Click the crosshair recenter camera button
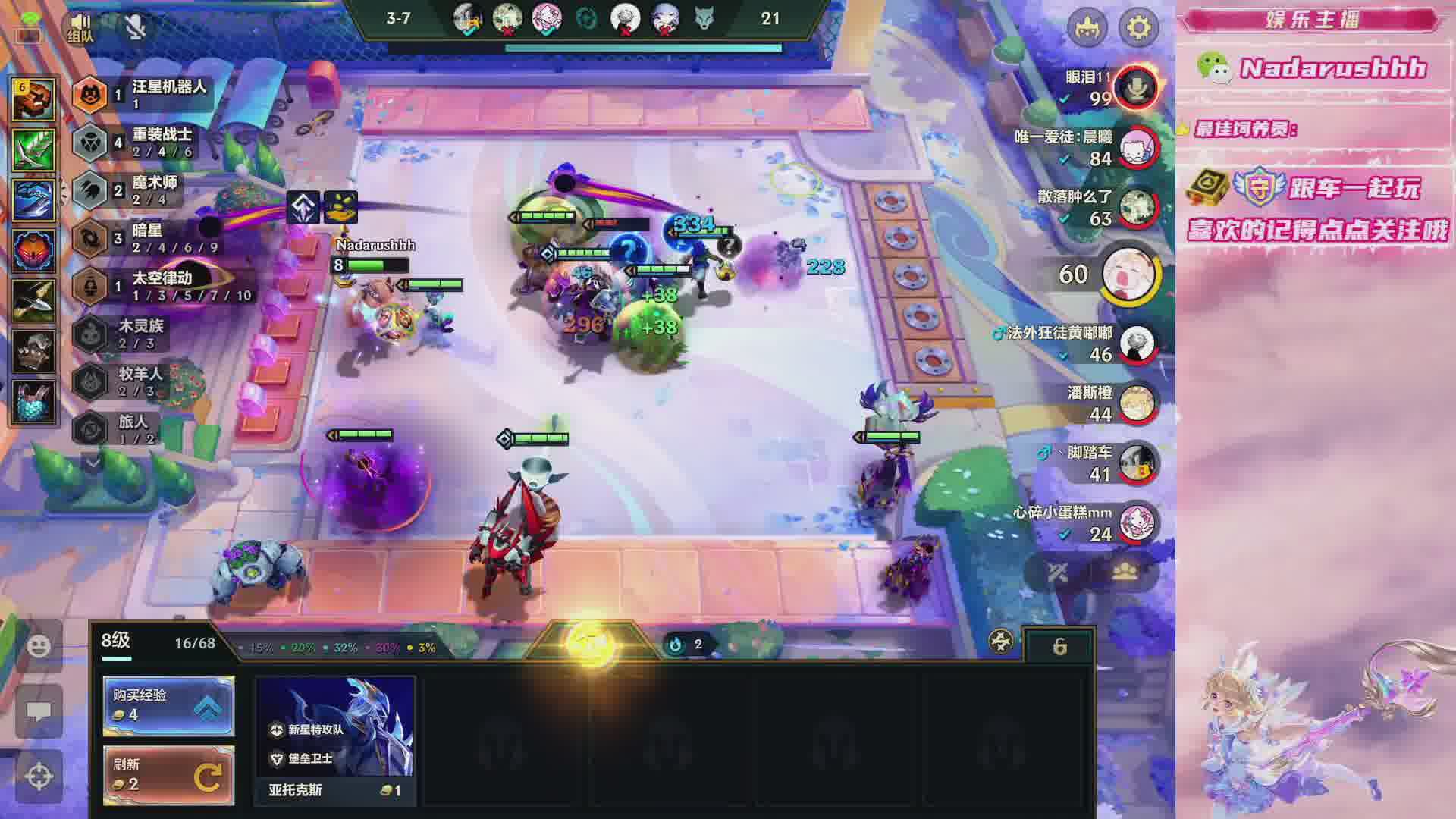The height and width of the screenshot is (819, 1456). tap(39, 776)
